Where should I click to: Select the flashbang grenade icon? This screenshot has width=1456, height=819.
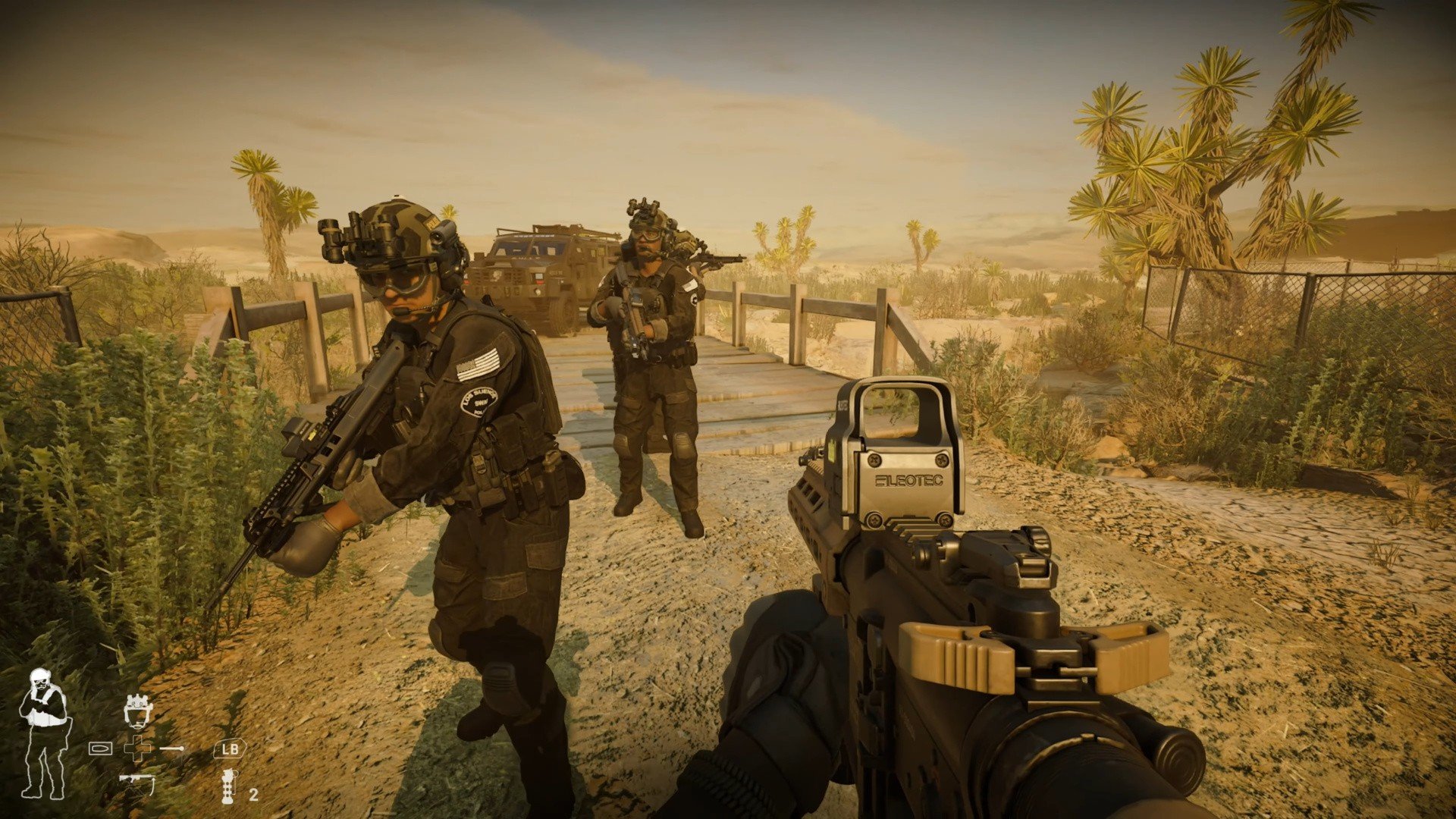click(x=227, y=786)
